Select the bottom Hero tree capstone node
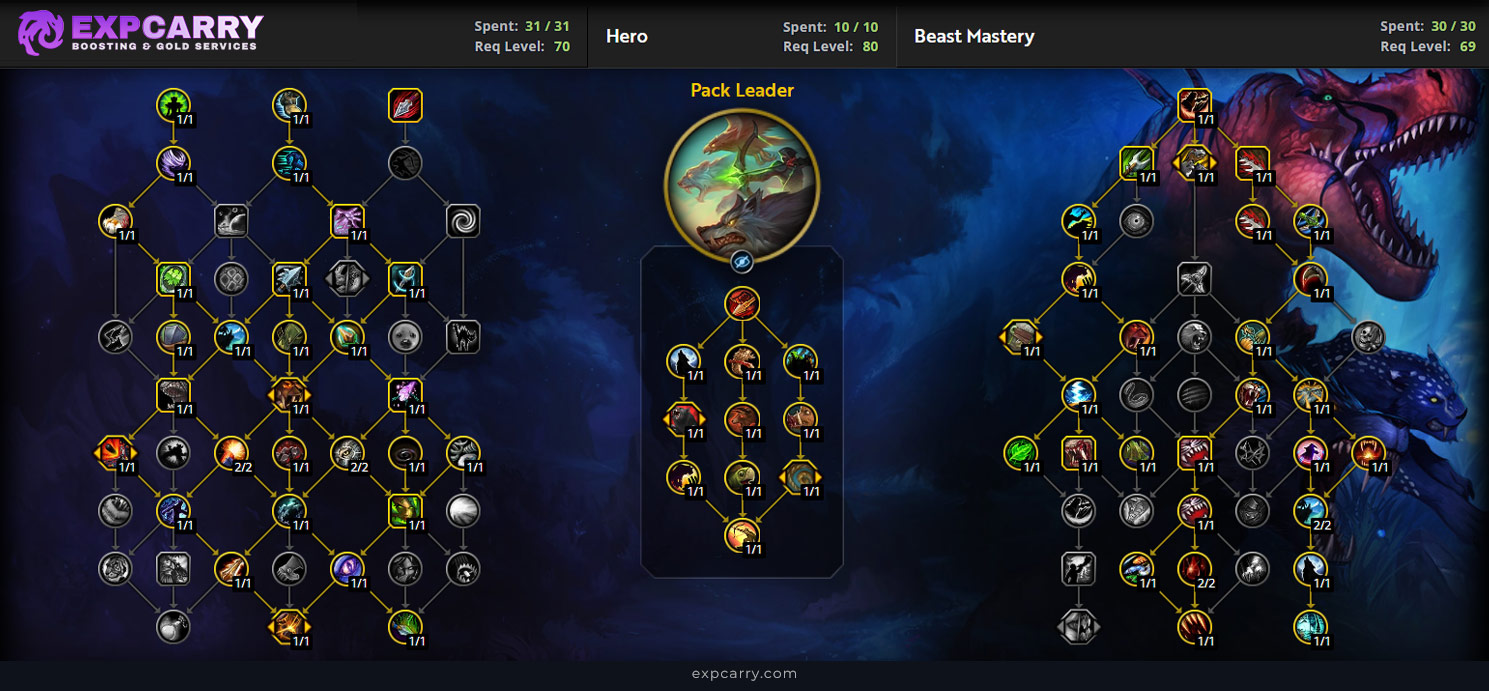This screenshot has height=691, width=1489. pos(742,536)
